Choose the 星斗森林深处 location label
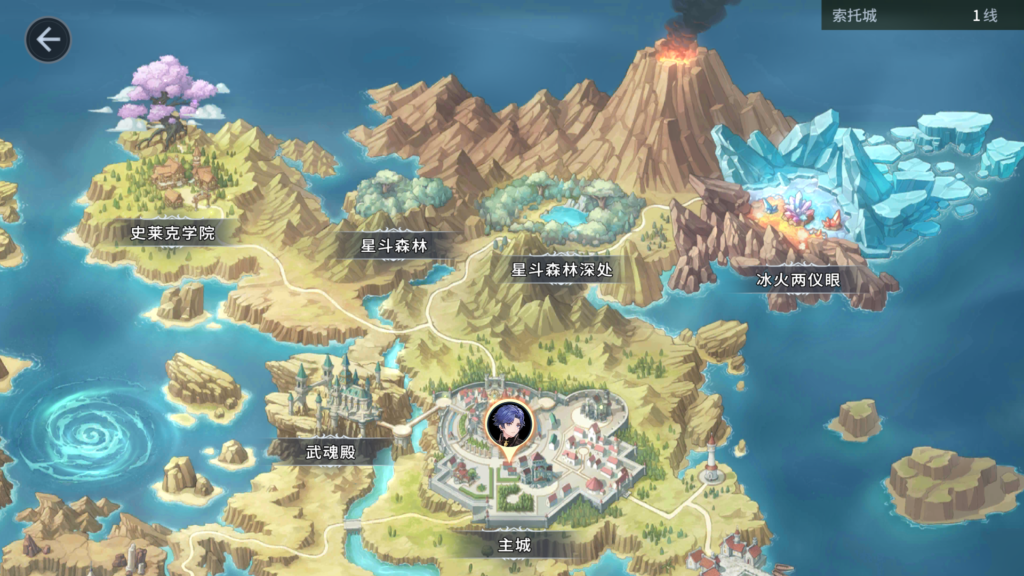The width and height of the screenshot is (1024, 576). click(562, 269)
